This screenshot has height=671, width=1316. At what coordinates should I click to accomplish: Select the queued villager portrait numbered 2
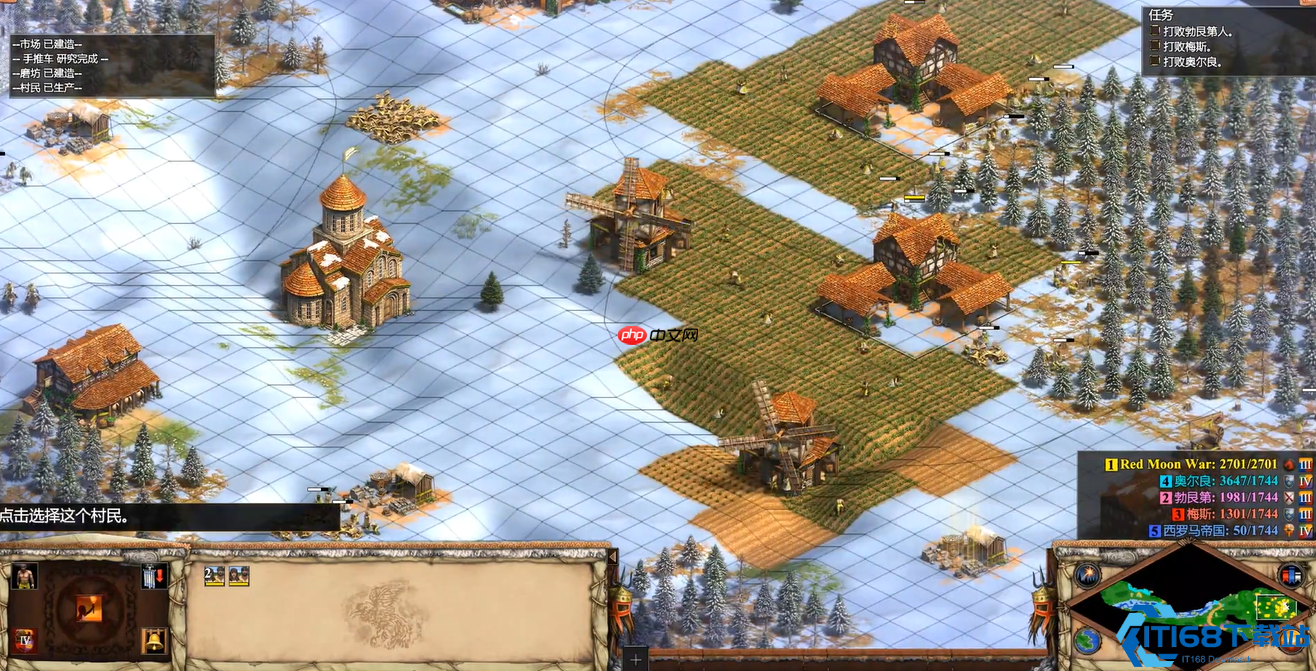(x=214, y=575)
